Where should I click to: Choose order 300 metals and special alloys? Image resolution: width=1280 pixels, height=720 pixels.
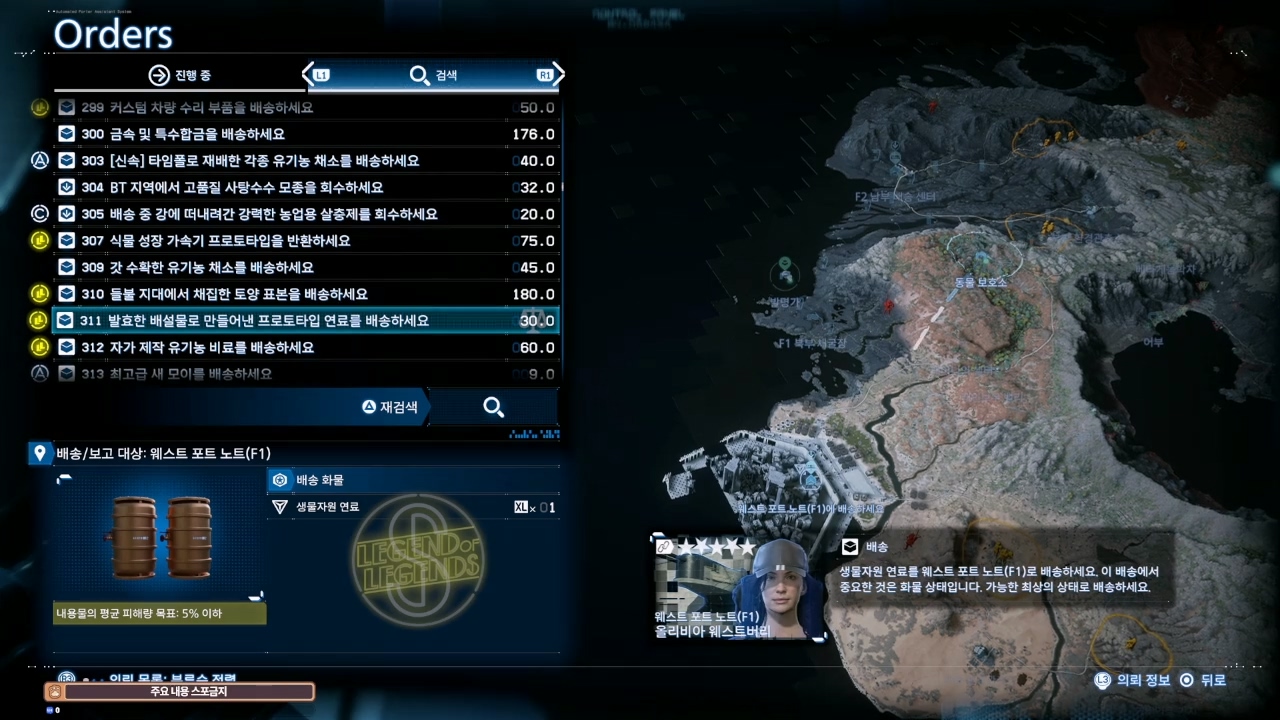(305, 134)
